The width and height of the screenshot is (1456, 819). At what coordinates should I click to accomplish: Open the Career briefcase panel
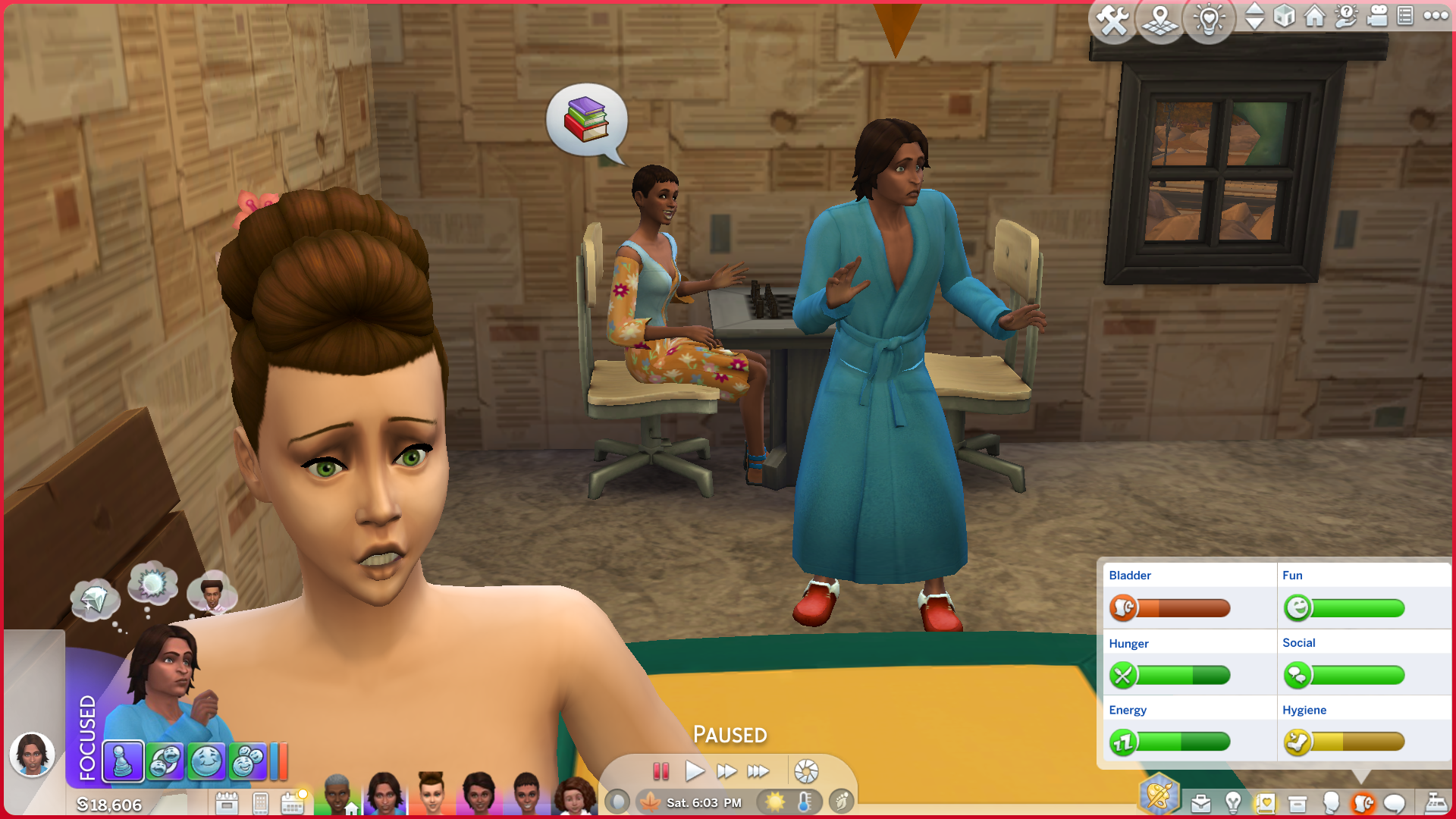(1200, 803)
